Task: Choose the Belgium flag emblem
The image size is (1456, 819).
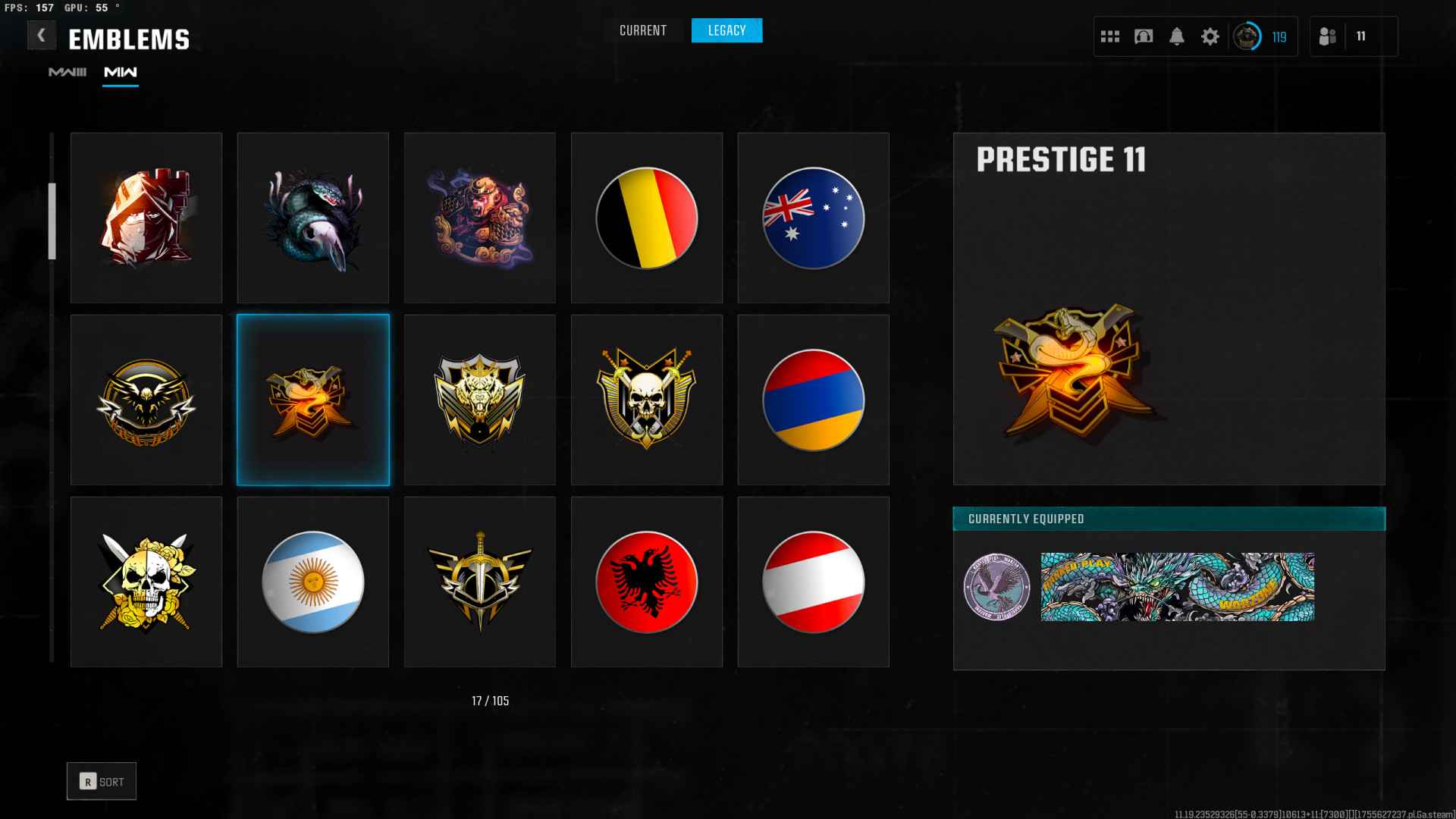Action: click(646, 218)
